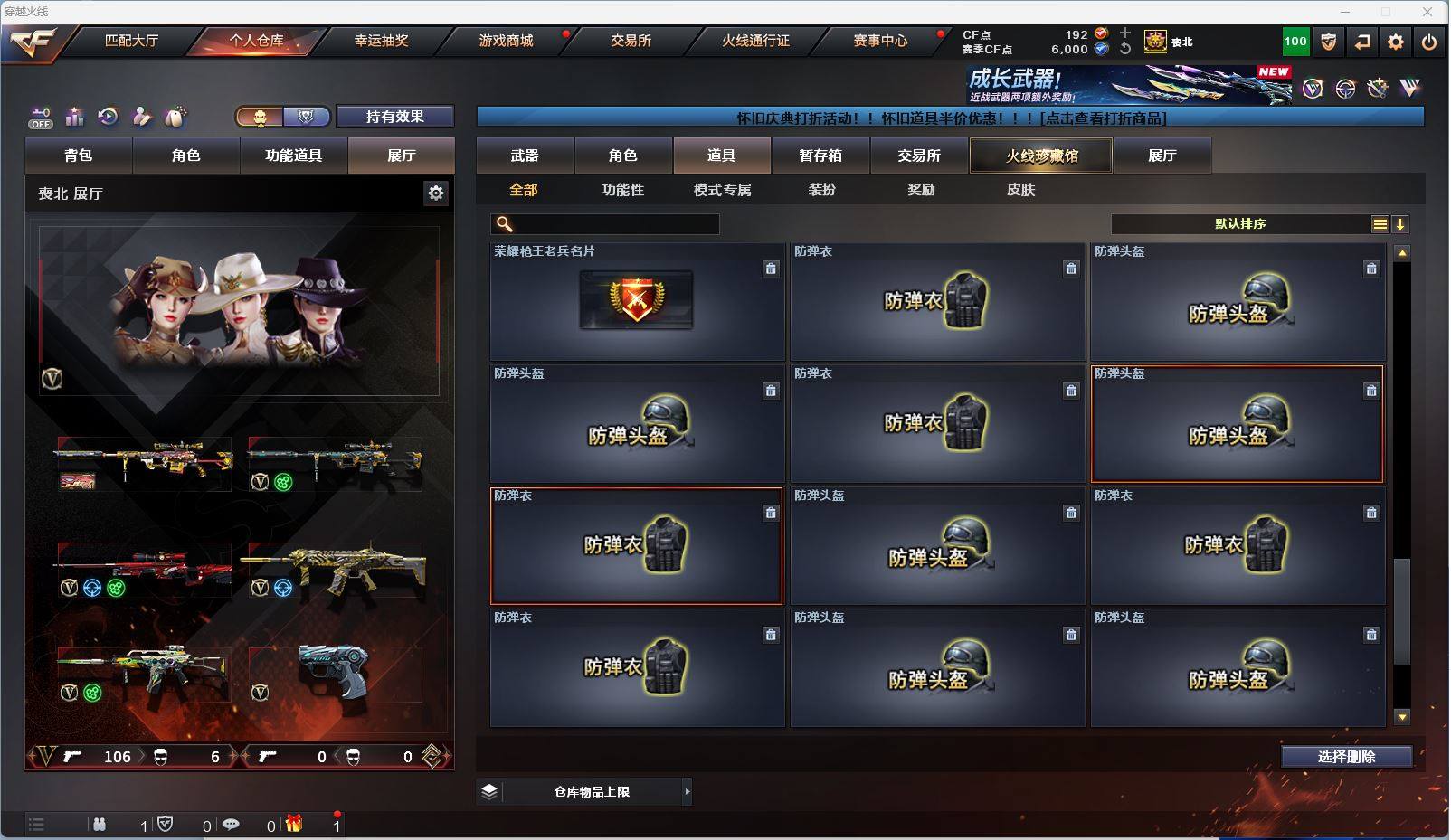The image size is (1451, 840).
Task: Click the 选择删除 button
Action: pos(1346,757)
